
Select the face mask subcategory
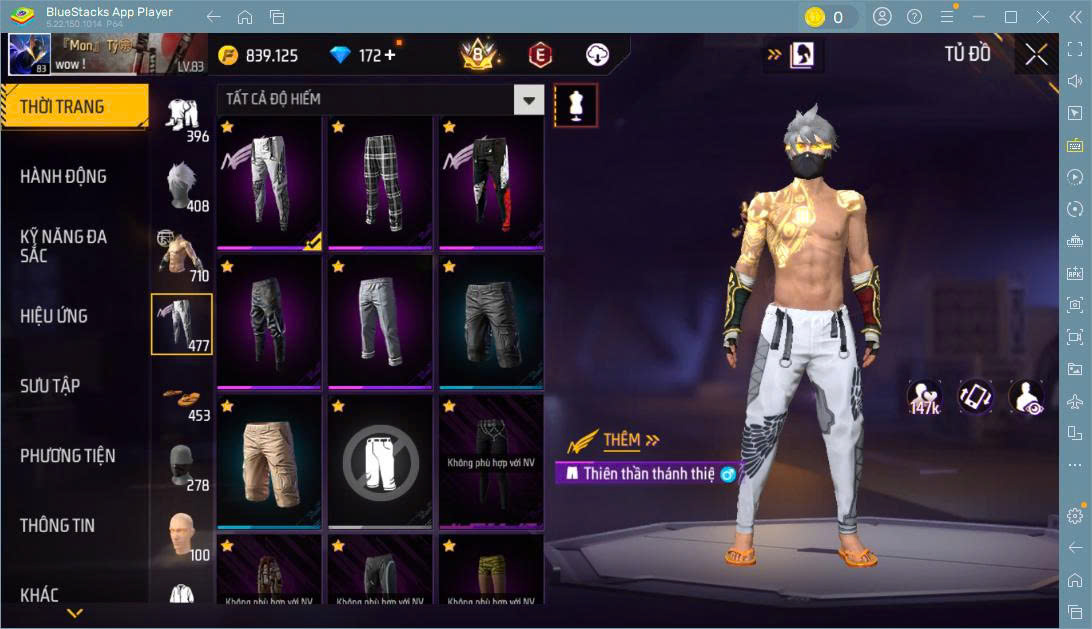[x=182, y=467]
